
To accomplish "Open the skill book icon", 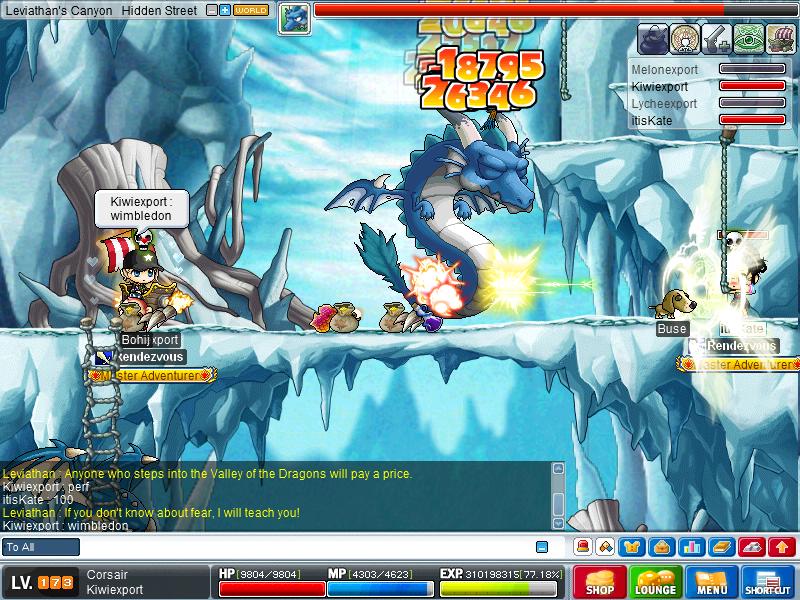I will (721, 547).
